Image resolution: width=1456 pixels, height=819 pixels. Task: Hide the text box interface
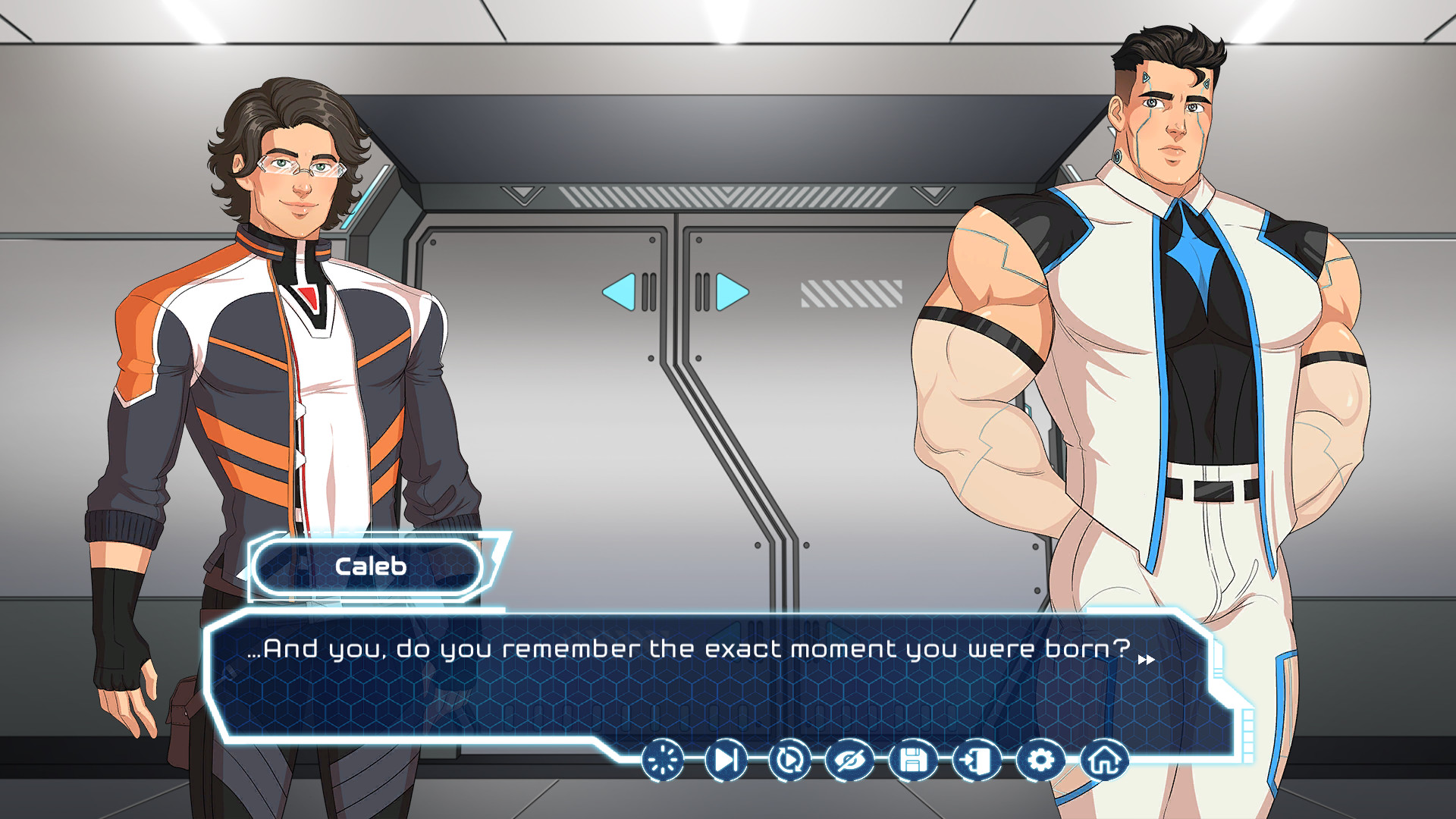click(x=851, y=761)
